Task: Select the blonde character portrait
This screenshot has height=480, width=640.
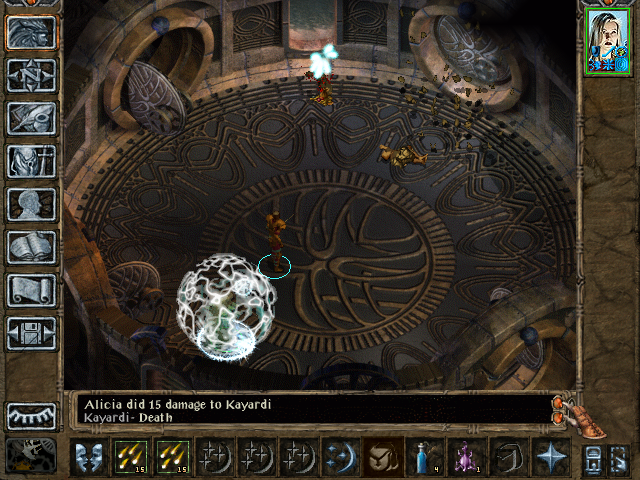Action: point(609,42)
